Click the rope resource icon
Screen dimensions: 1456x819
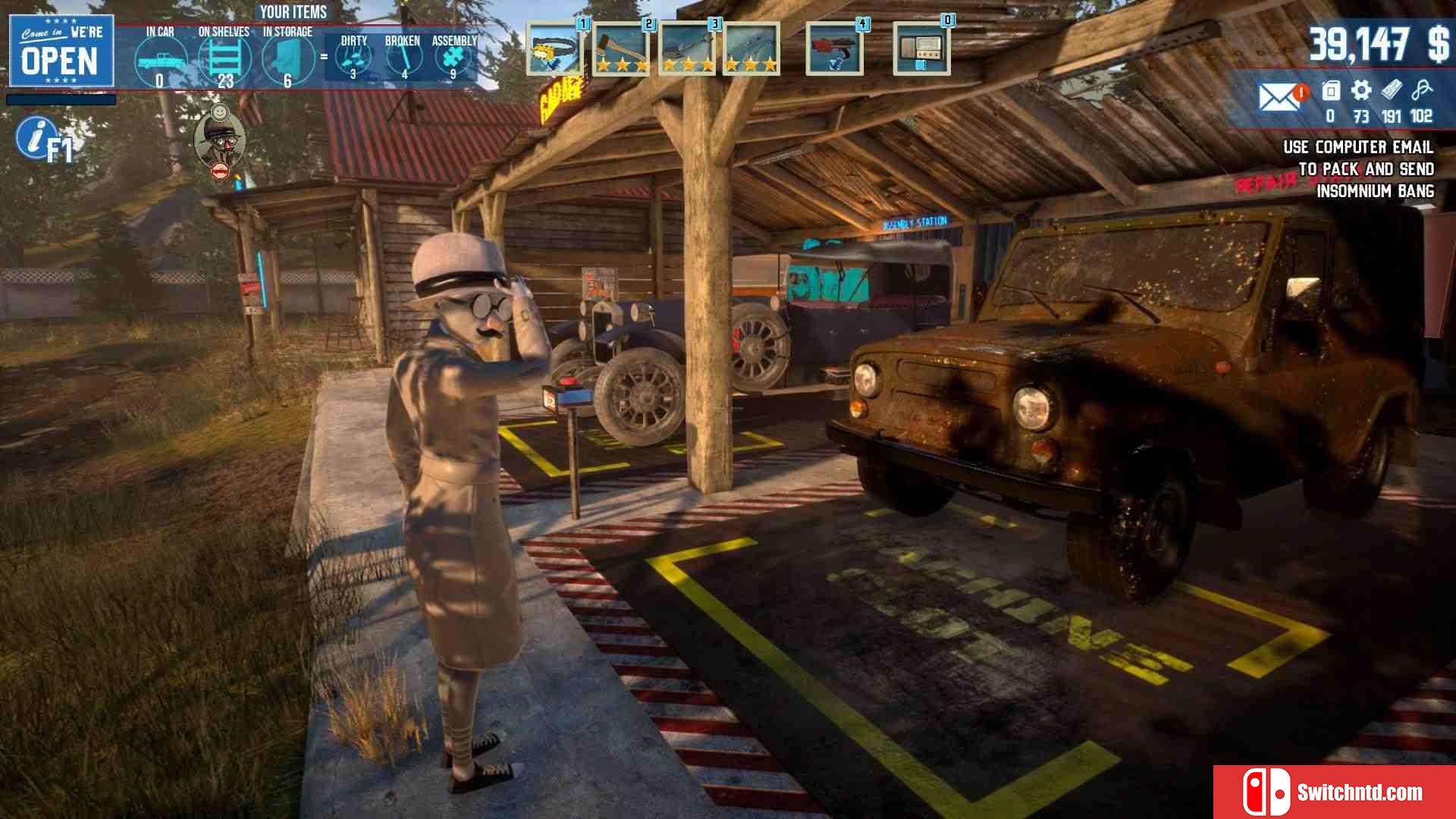coord(1422,91)
